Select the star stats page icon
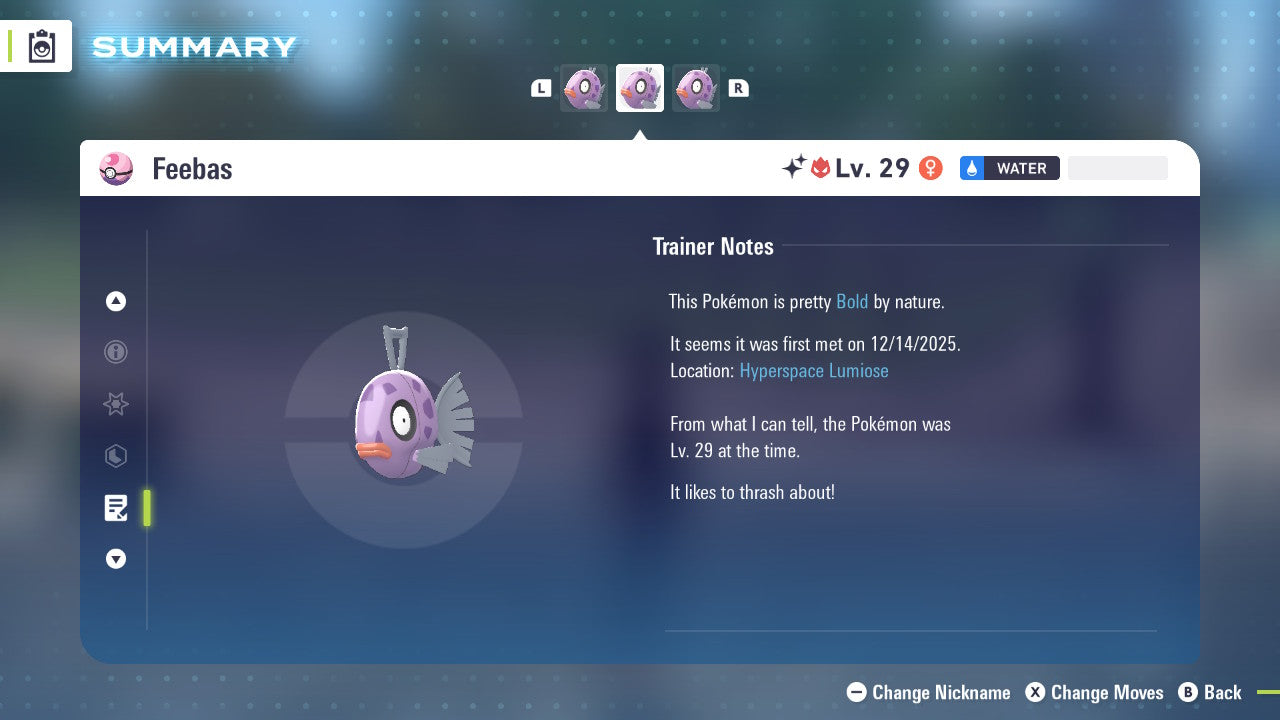Viewport: 1280px width, 720px height. pos(115,404)
